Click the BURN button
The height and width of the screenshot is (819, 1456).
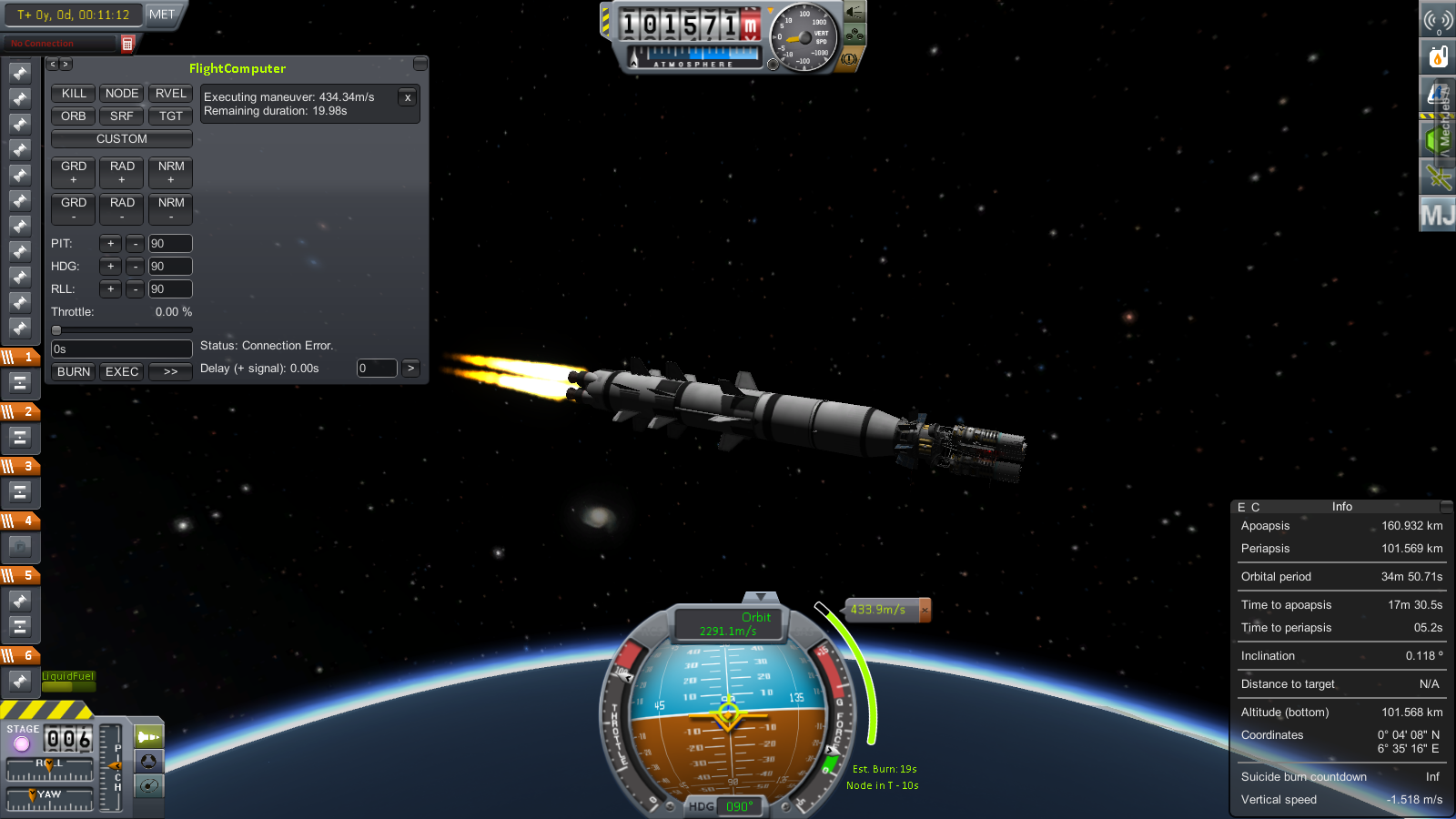(74, 372)
